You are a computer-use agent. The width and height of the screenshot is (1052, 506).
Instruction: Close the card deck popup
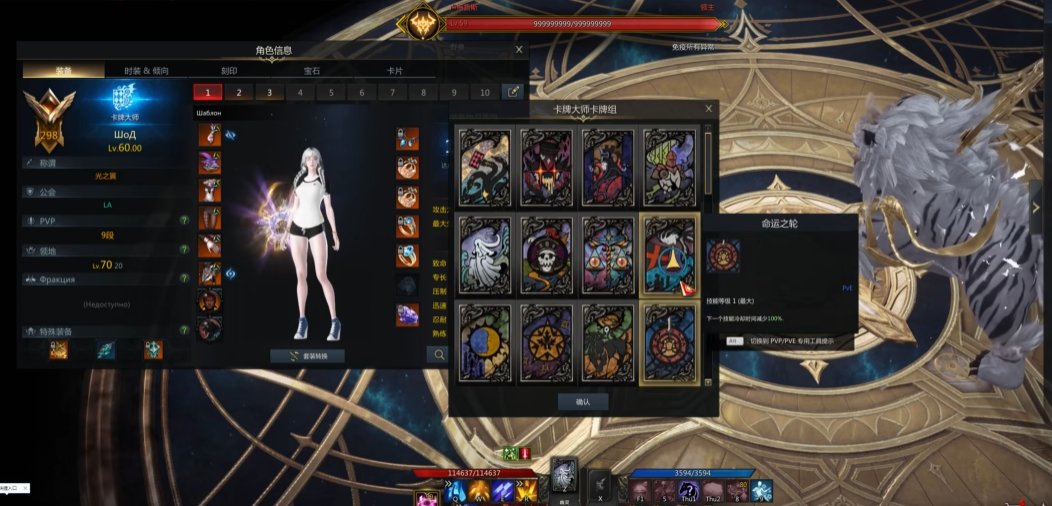[x=709, y=108]
